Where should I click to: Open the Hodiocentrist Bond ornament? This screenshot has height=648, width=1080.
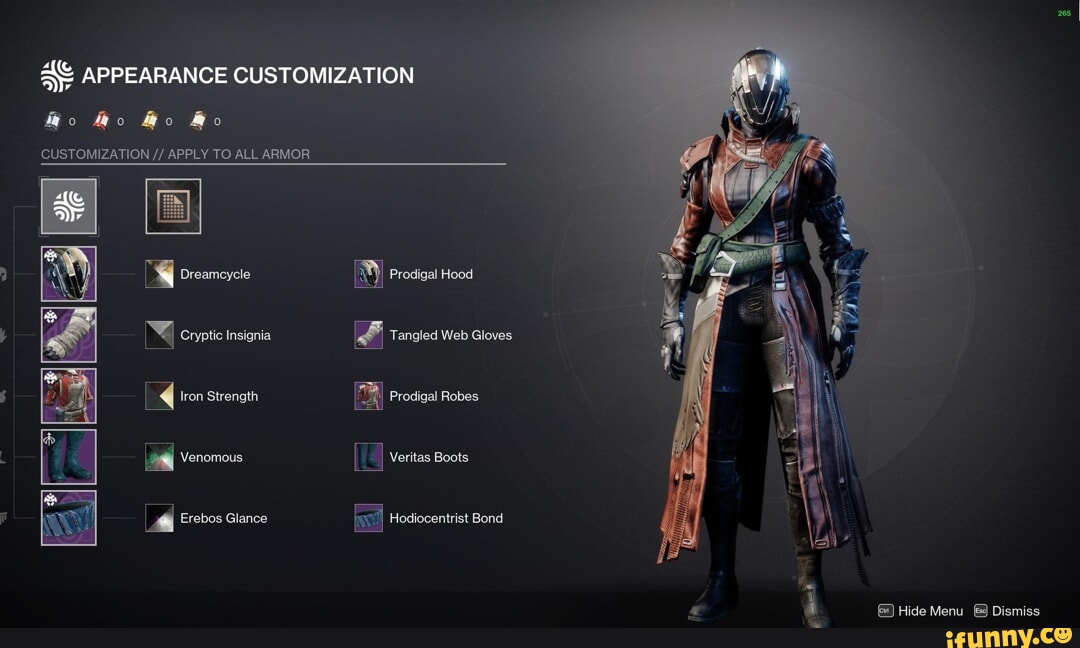(x=369, y=518)
